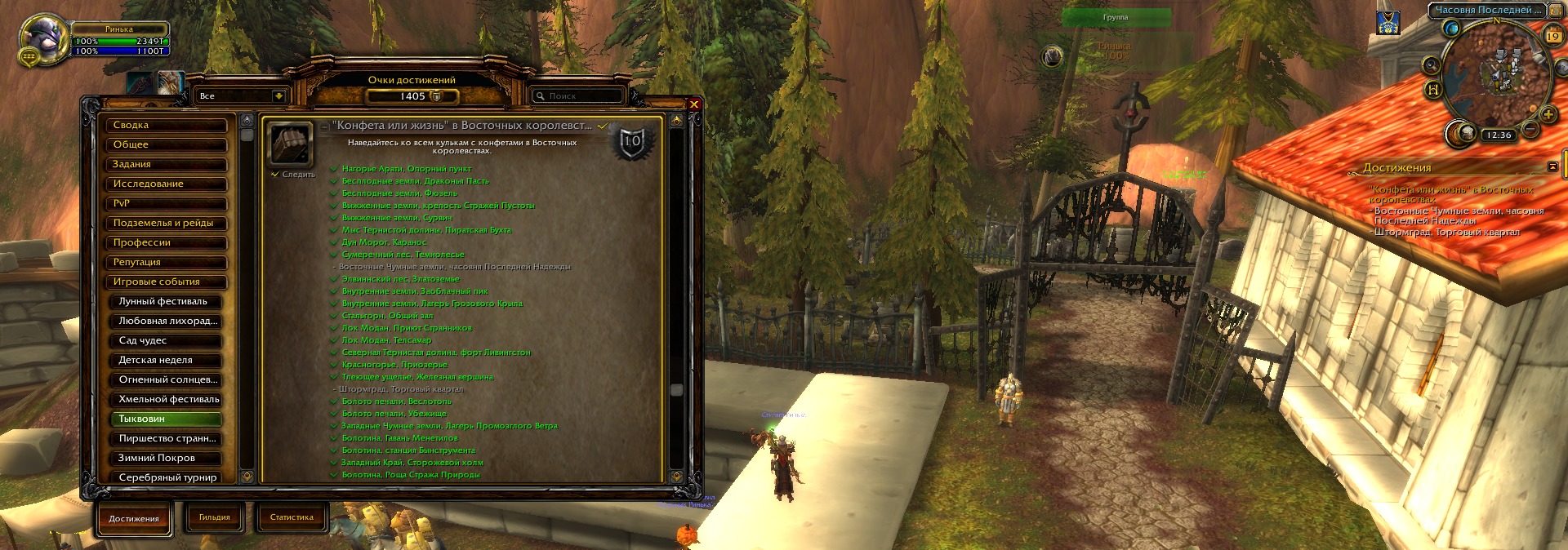Choose the Исследование category
Image resolution: width=1568 pixels, height=550 pixels.
click(166, 184)
